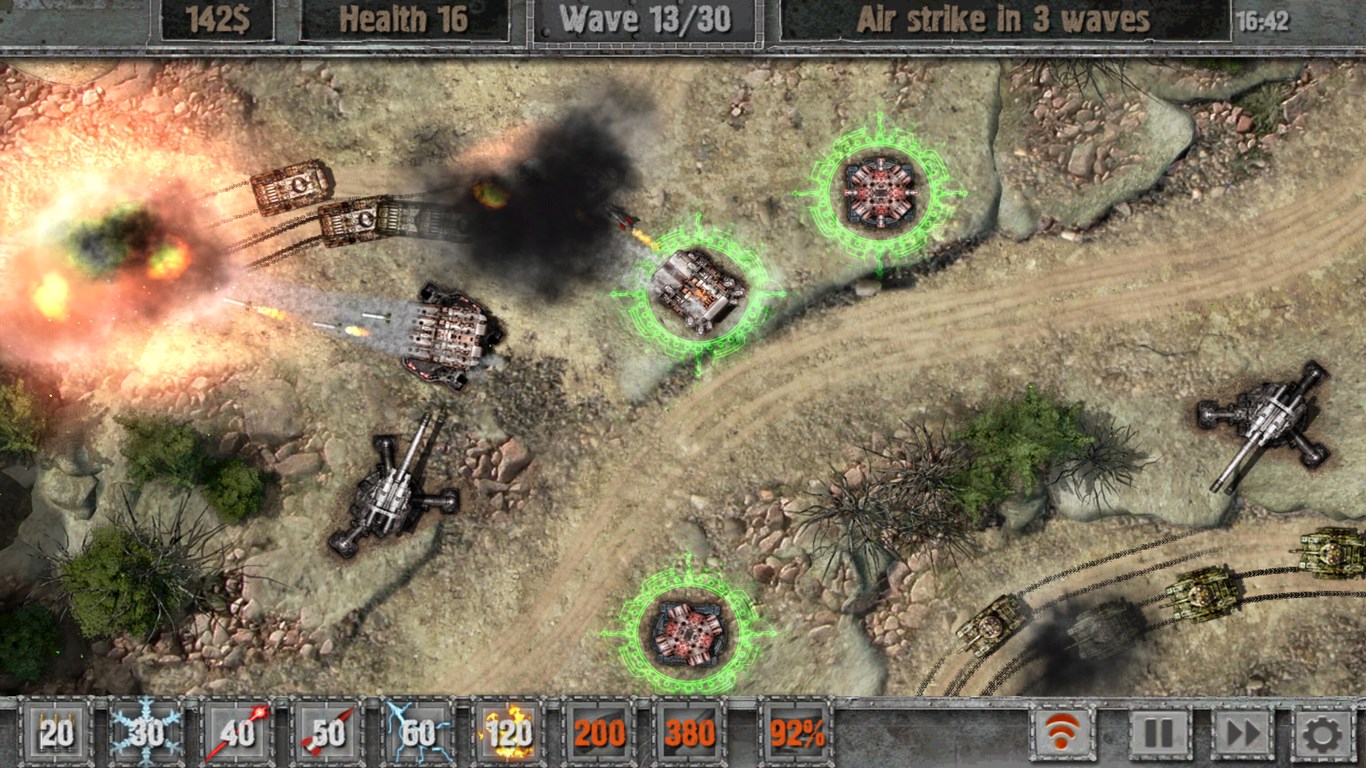Screen dimensions: 1366x768
Task: Choose the 30$ snowflake freeze tower
Action: pyautogui.click(x=147, y=733)
